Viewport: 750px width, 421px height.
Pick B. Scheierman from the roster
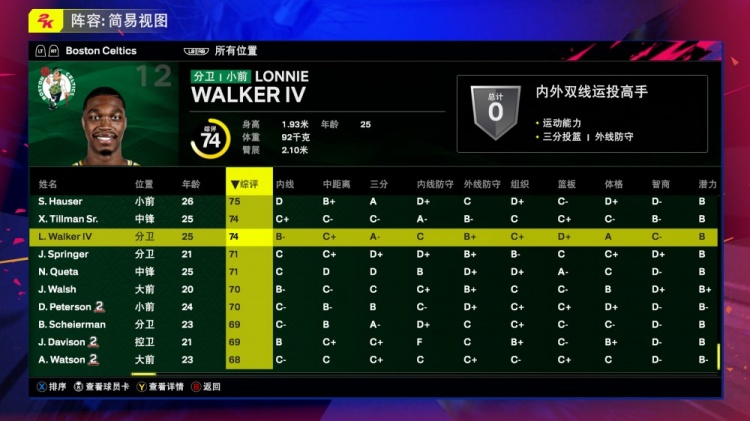(72, 324)
